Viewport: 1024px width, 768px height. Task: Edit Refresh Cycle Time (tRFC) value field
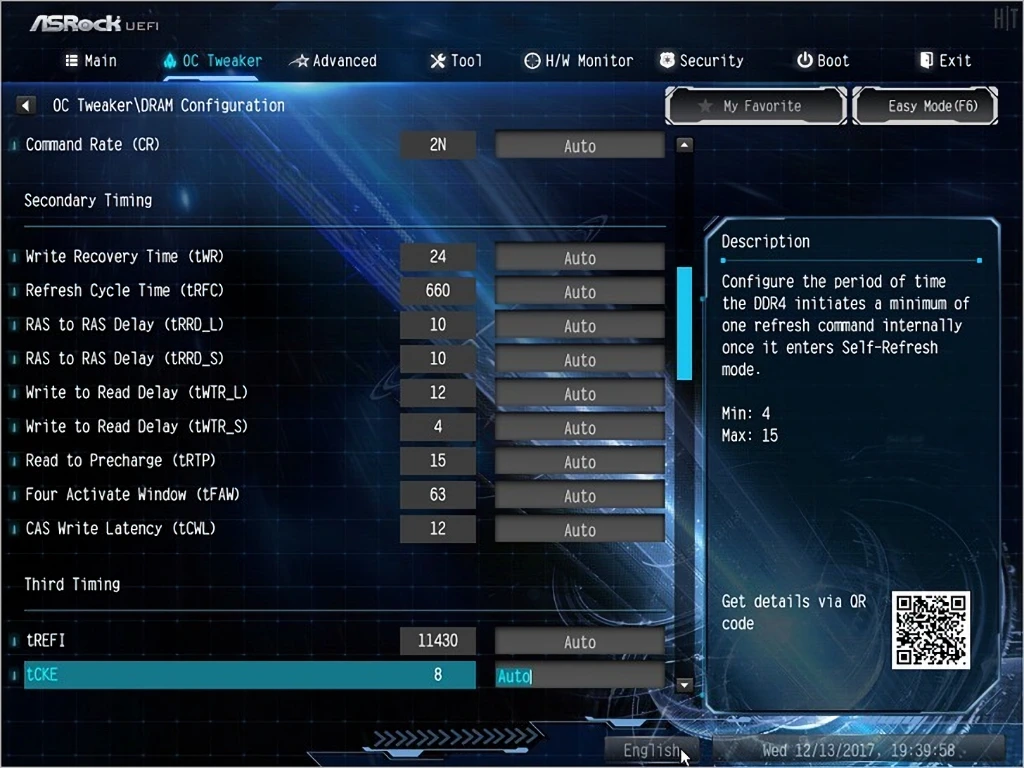(x=579, y=292)
